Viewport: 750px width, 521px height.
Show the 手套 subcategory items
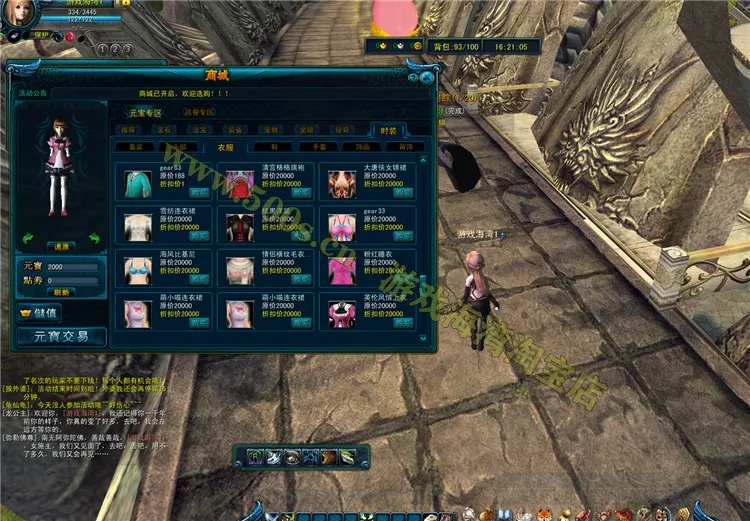click(318, 147)
